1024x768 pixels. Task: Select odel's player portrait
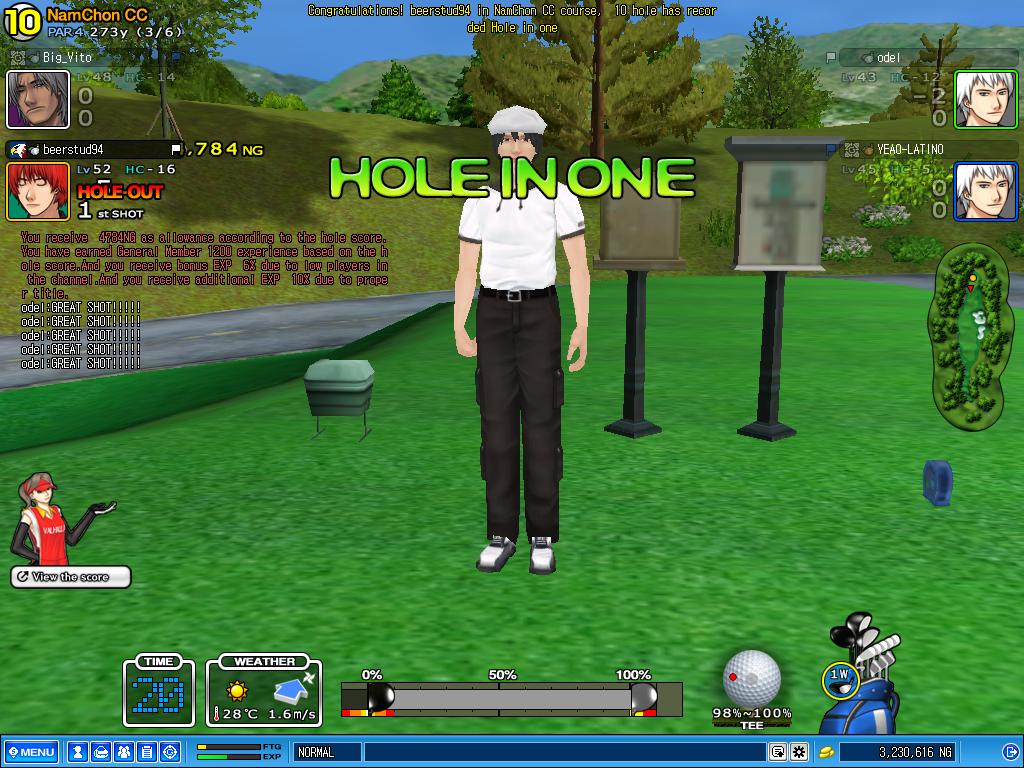pyautogui.click(x=985, y=99)
